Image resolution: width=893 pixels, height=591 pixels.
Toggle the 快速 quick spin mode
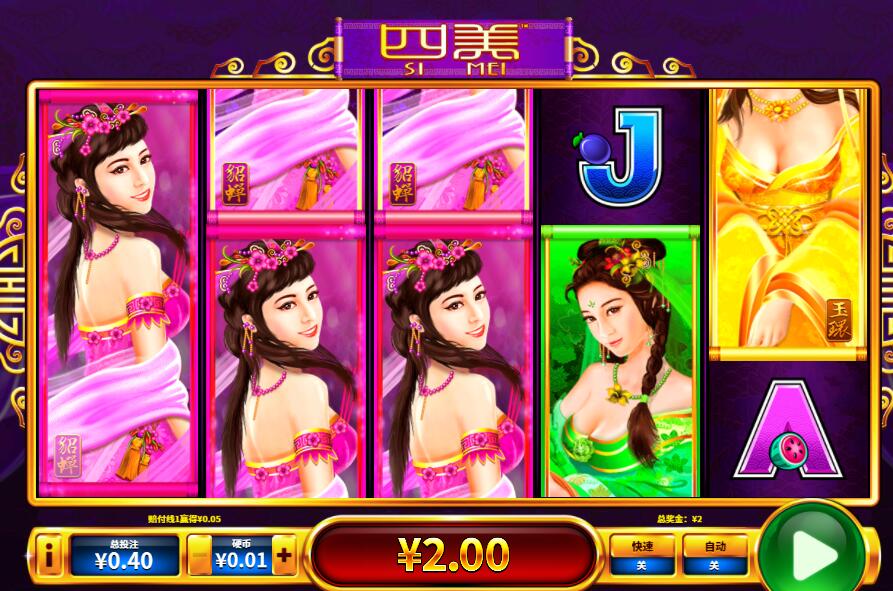click(642, 555)
